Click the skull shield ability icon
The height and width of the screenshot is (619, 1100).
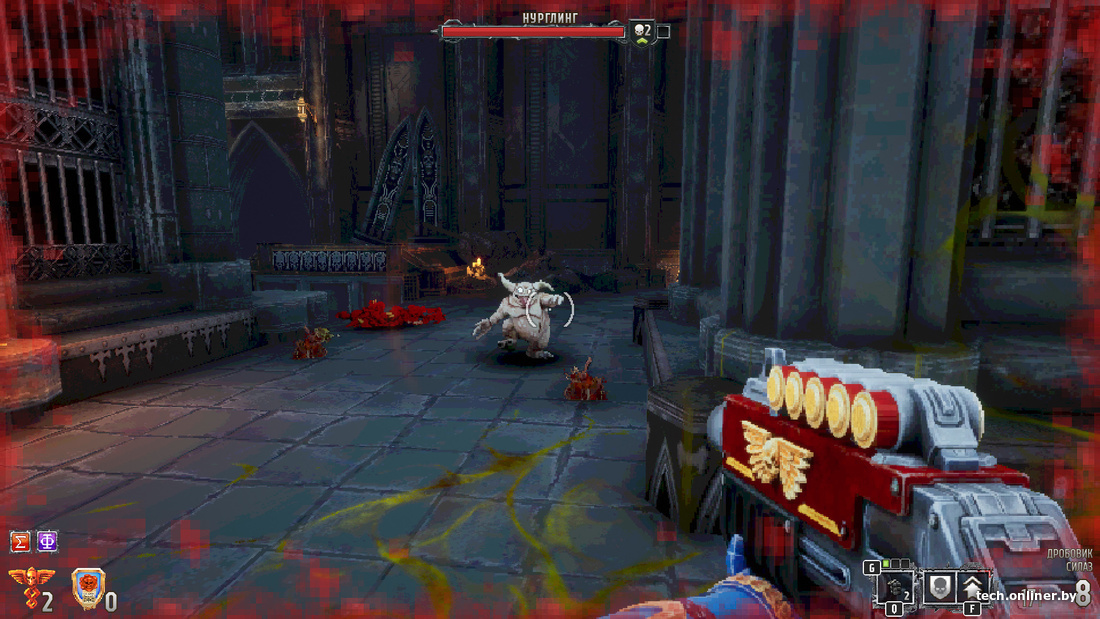938,589
